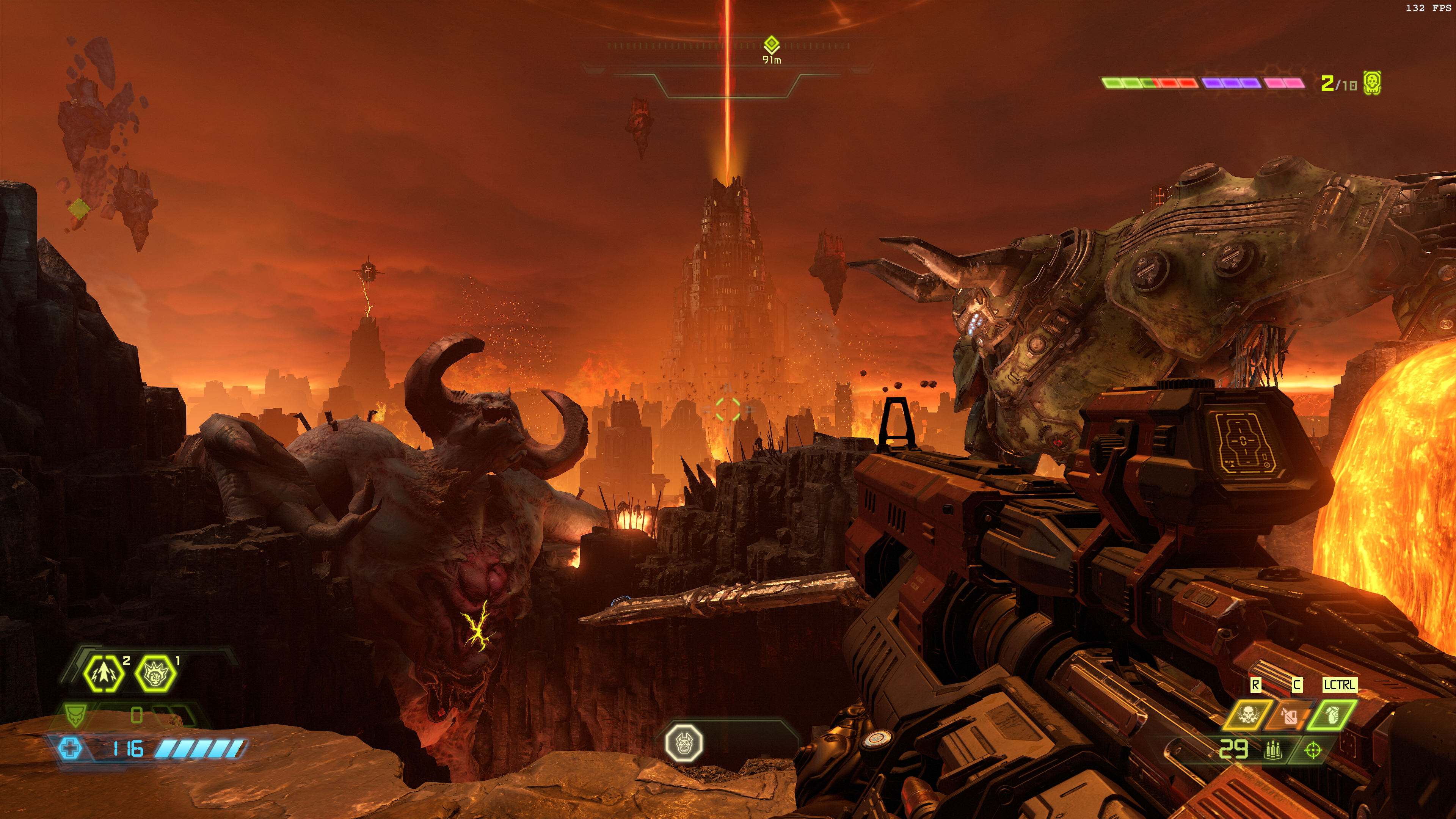The height and width of the screenshot is (819, 1456).
Task: Click the three-bullet ammo type icon
Action: (1273, 751)
